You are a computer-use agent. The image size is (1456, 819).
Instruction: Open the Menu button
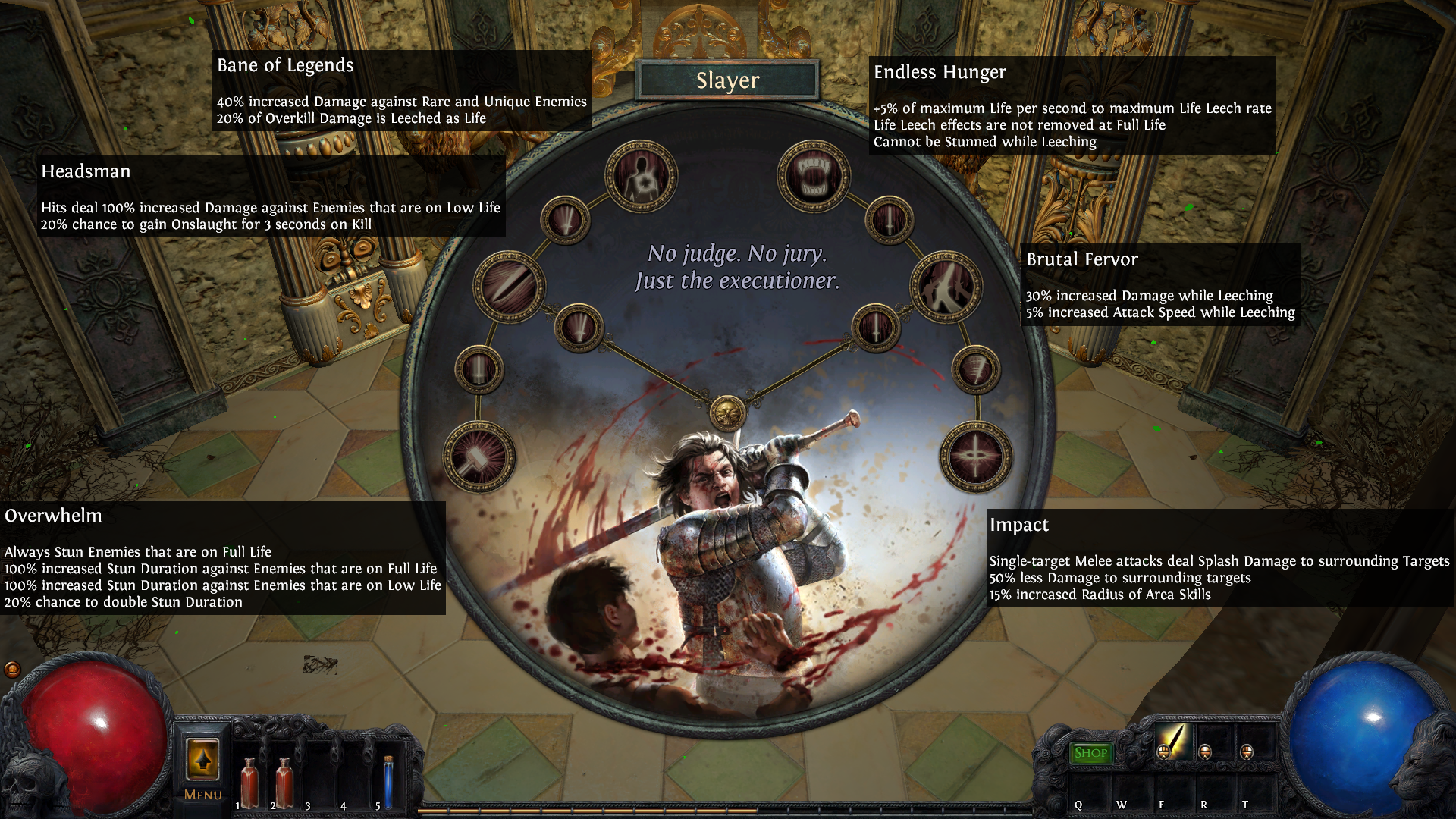[202, 769]
